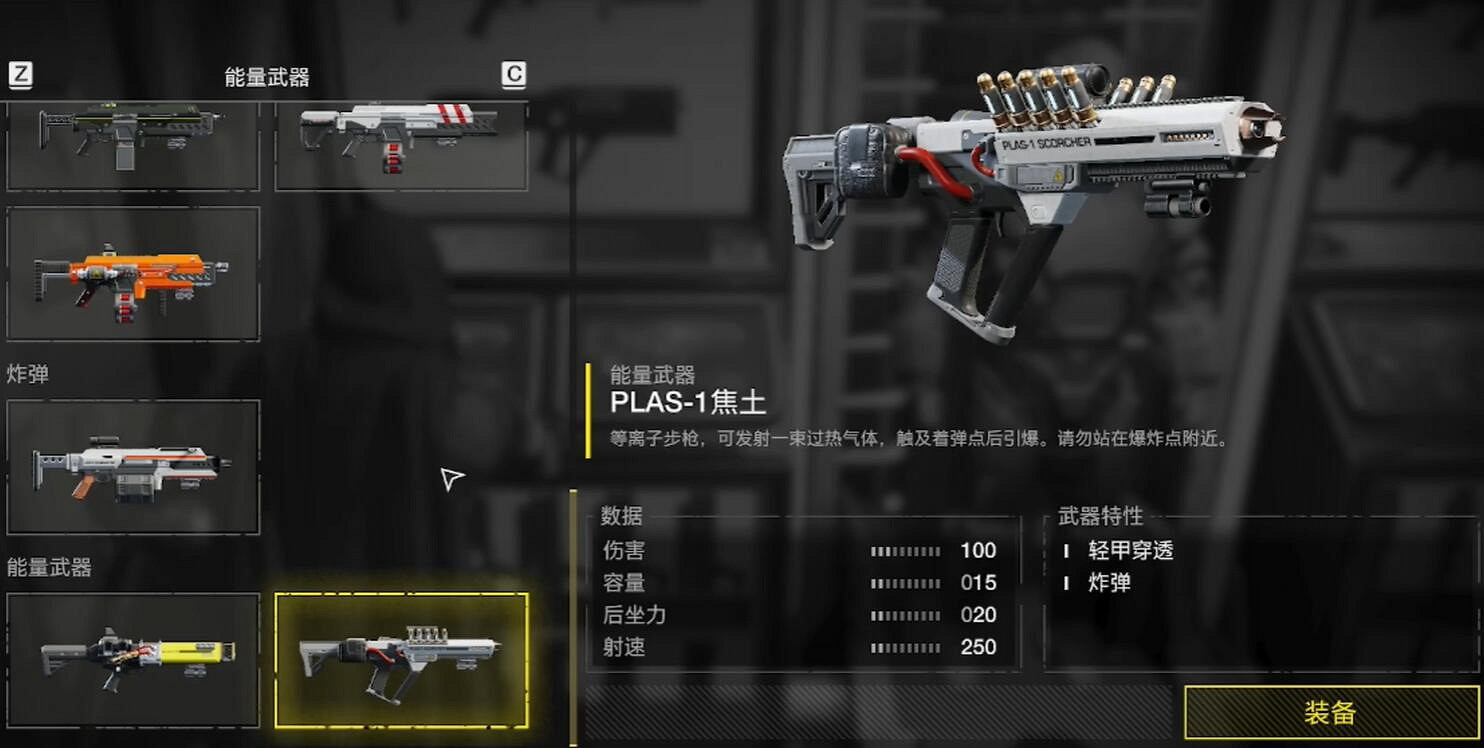Click the C key category switch icon

point(513,73)
